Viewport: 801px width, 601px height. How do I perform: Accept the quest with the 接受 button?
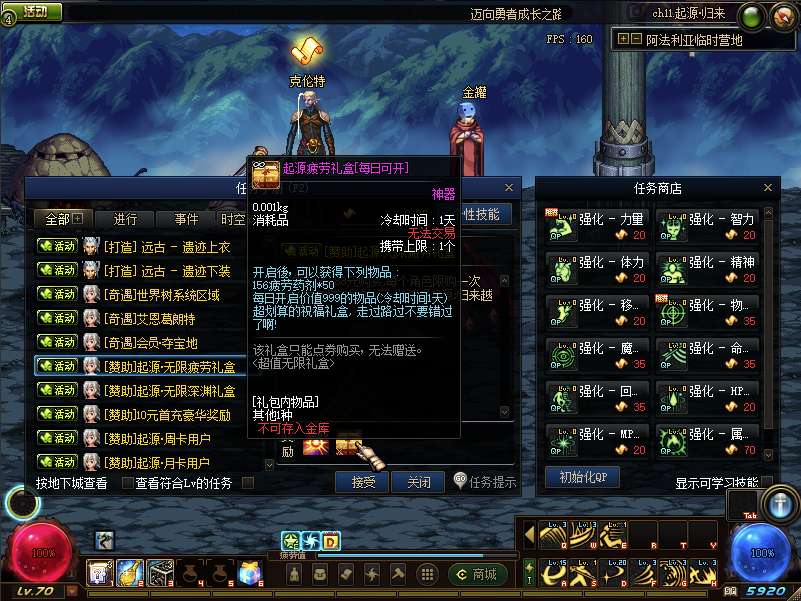(362, 482)
